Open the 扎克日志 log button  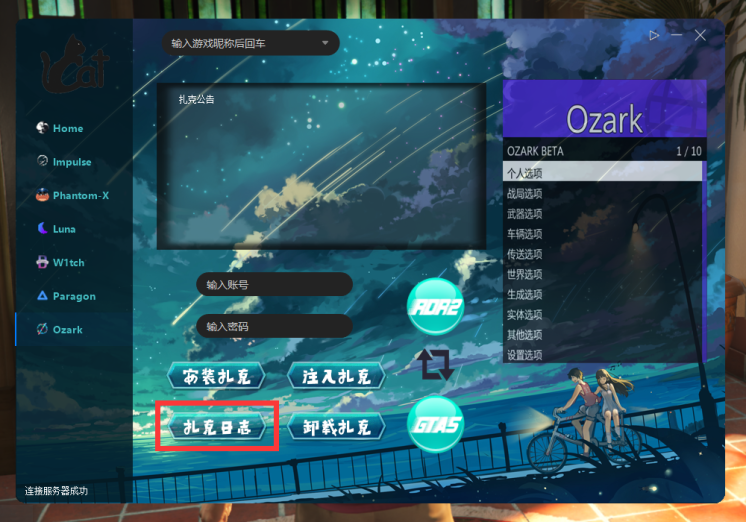point(216,428)
